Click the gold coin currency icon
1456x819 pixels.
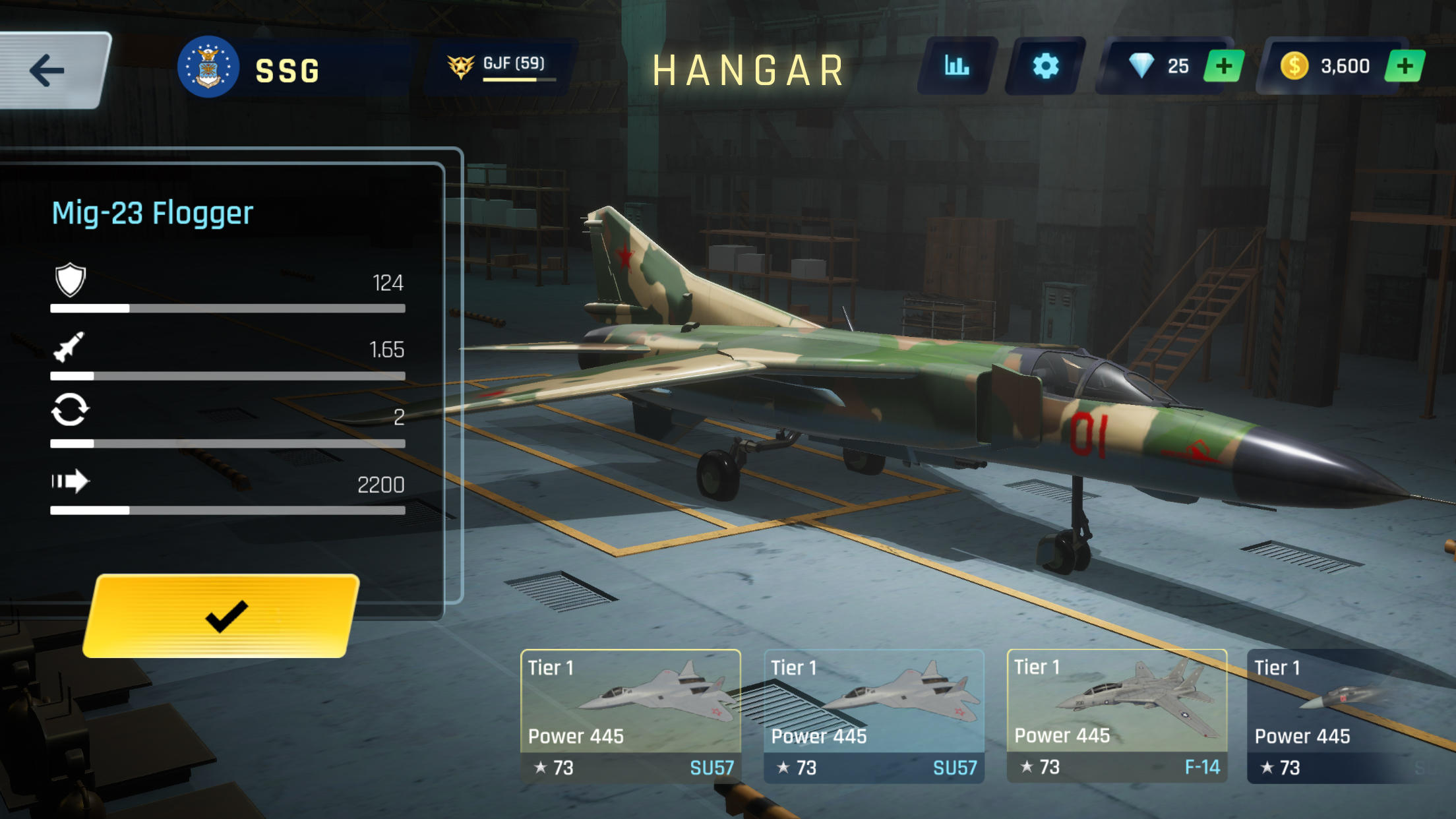pos(1296,64)
